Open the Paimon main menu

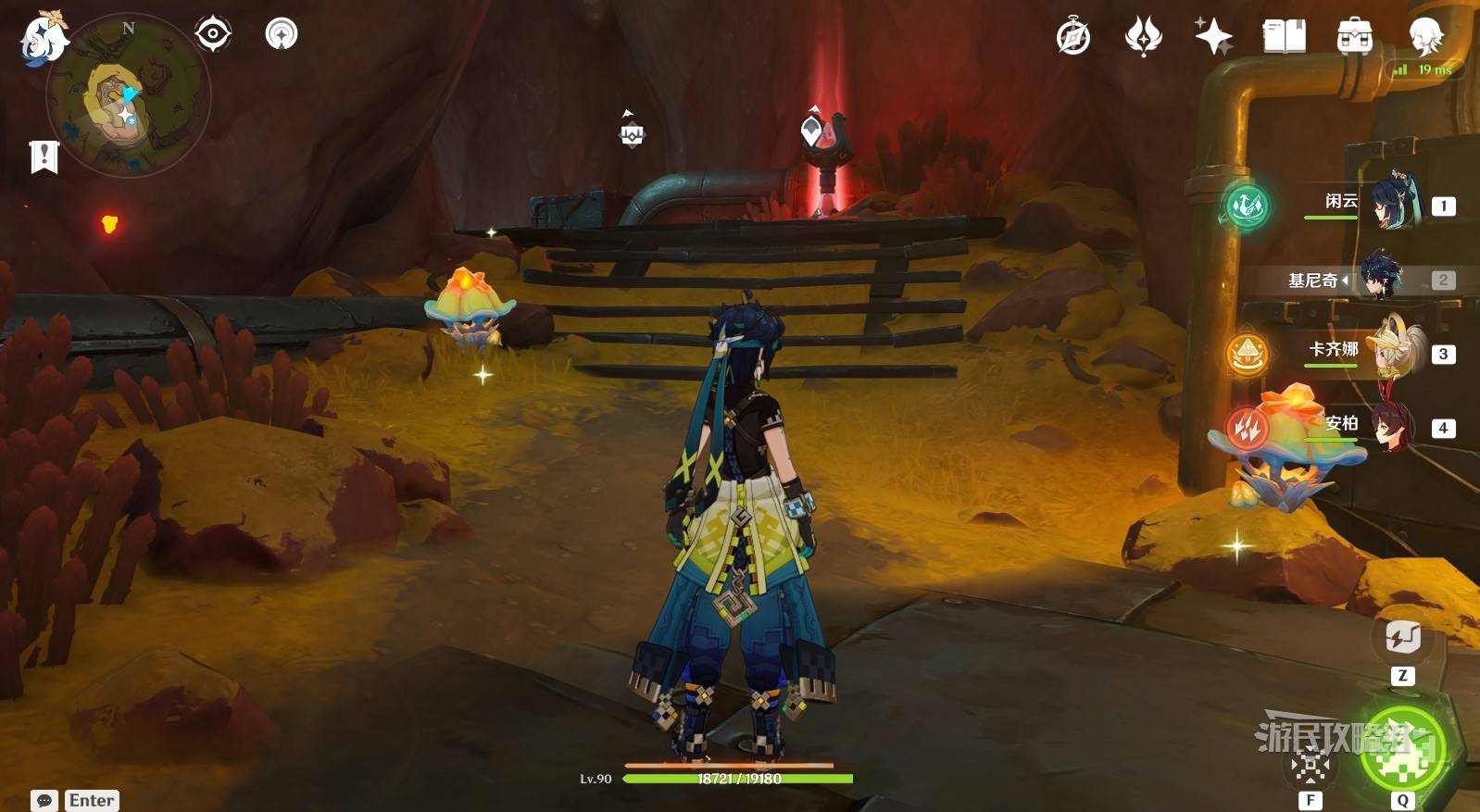42,39
